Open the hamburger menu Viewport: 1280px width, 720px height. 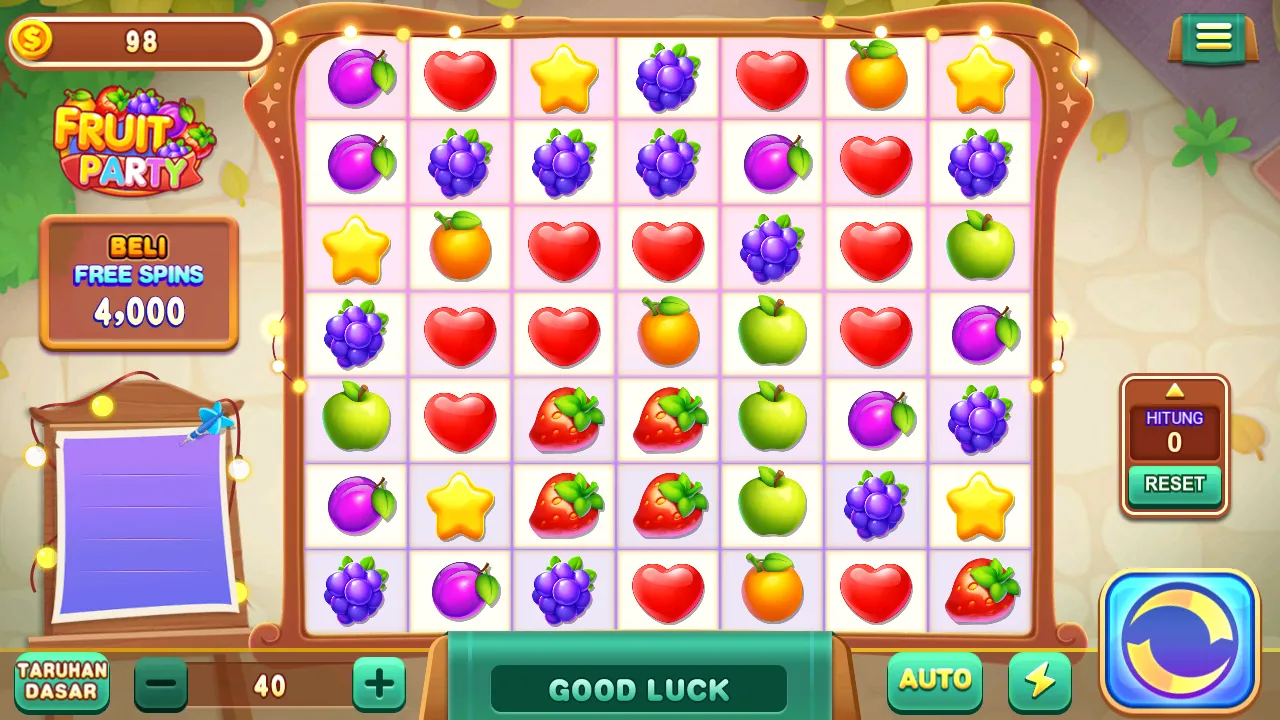[x=1213, y=38]
